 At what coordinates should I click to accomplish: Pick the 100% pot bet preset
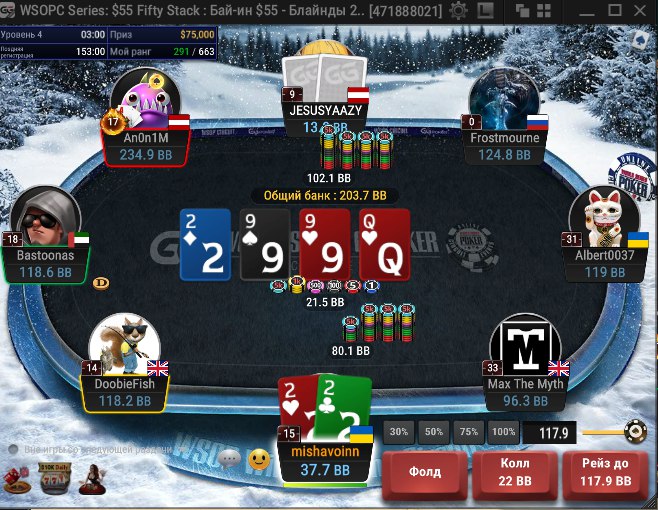tap(503, 432)
